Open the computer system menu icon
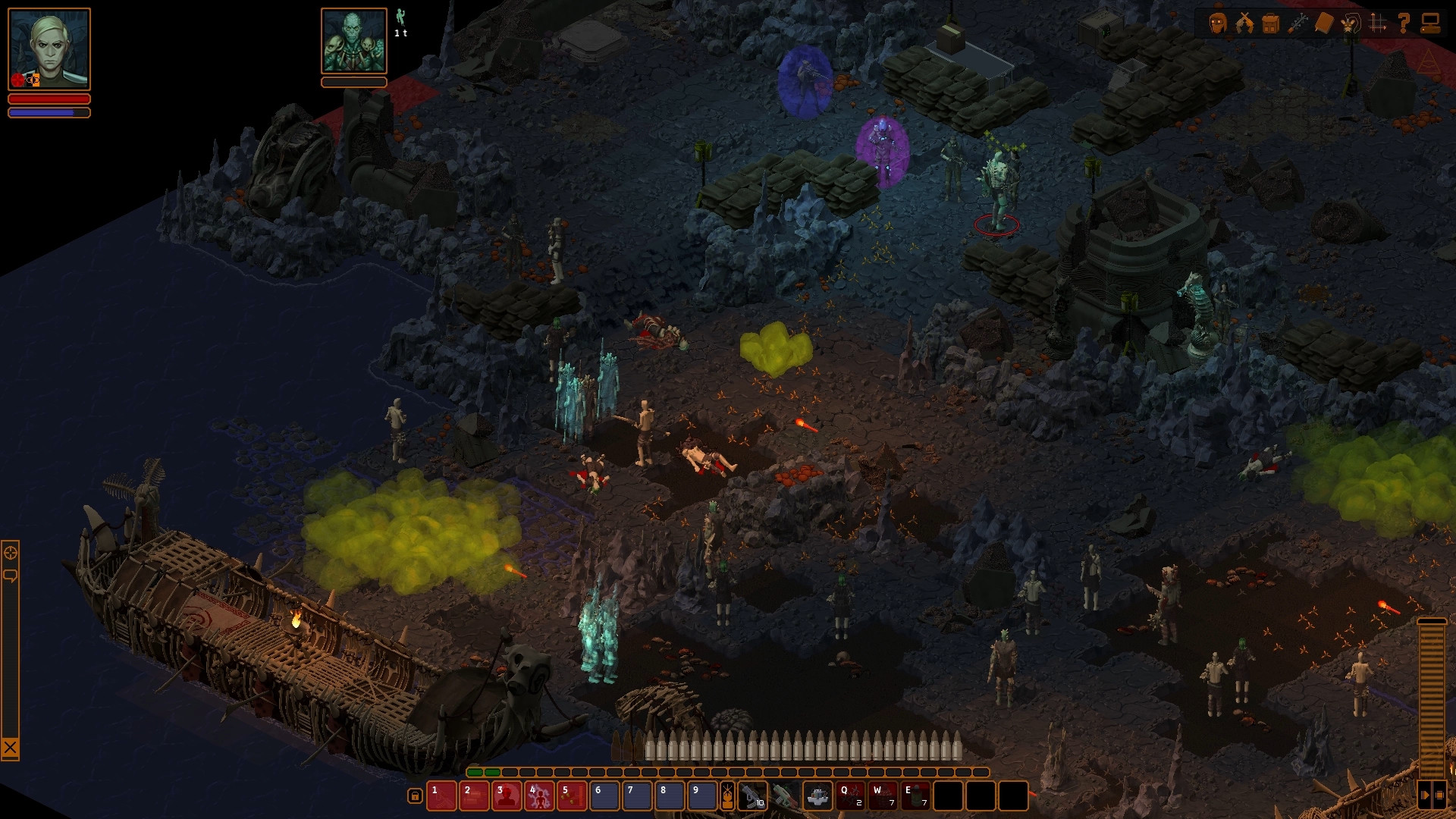The image size is (1456, 819). (x=1430, y=23)
